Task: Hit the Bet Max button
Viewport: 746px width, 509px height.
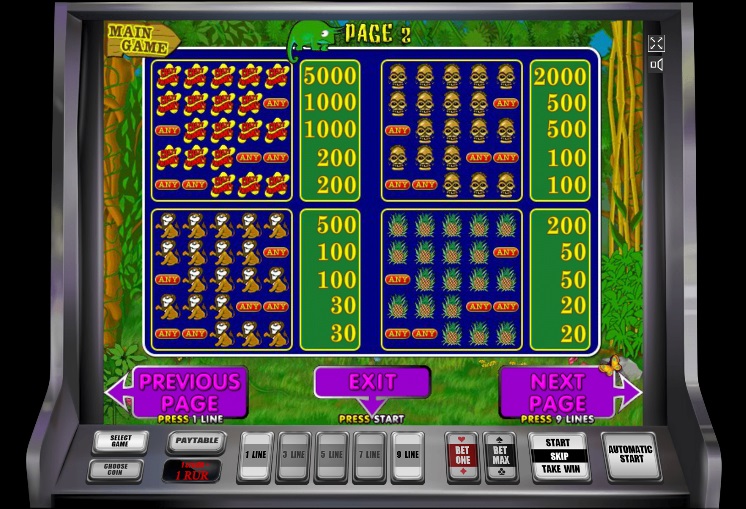Action: pyautogui.click(x=500, y=457)
